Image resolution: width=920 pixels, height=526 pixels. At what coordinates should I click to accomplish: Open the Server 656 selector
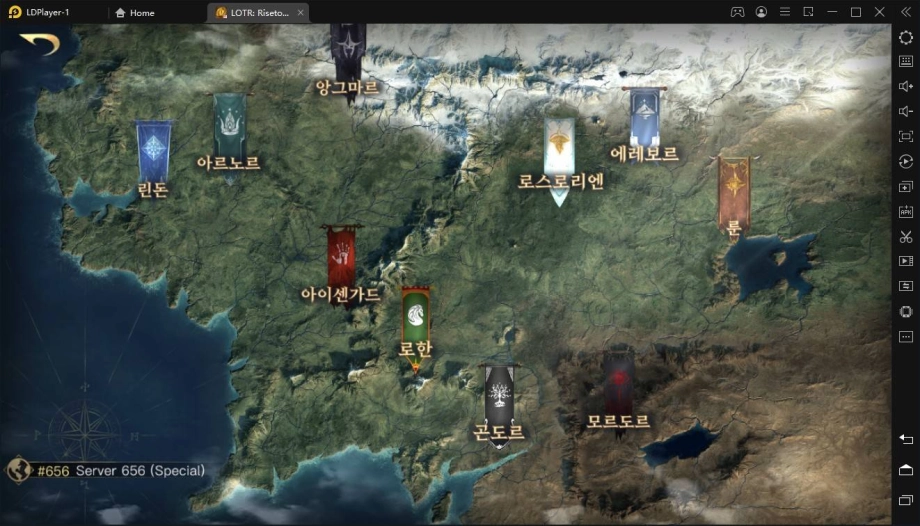(108, 470)
